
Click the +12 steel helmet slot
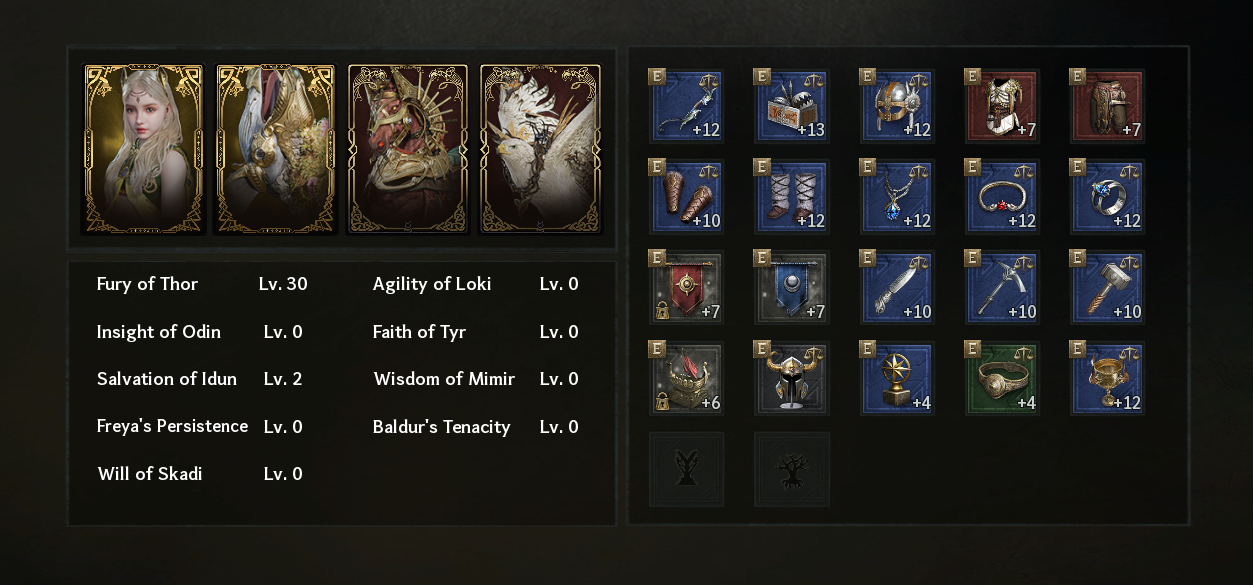coord(897,106)
